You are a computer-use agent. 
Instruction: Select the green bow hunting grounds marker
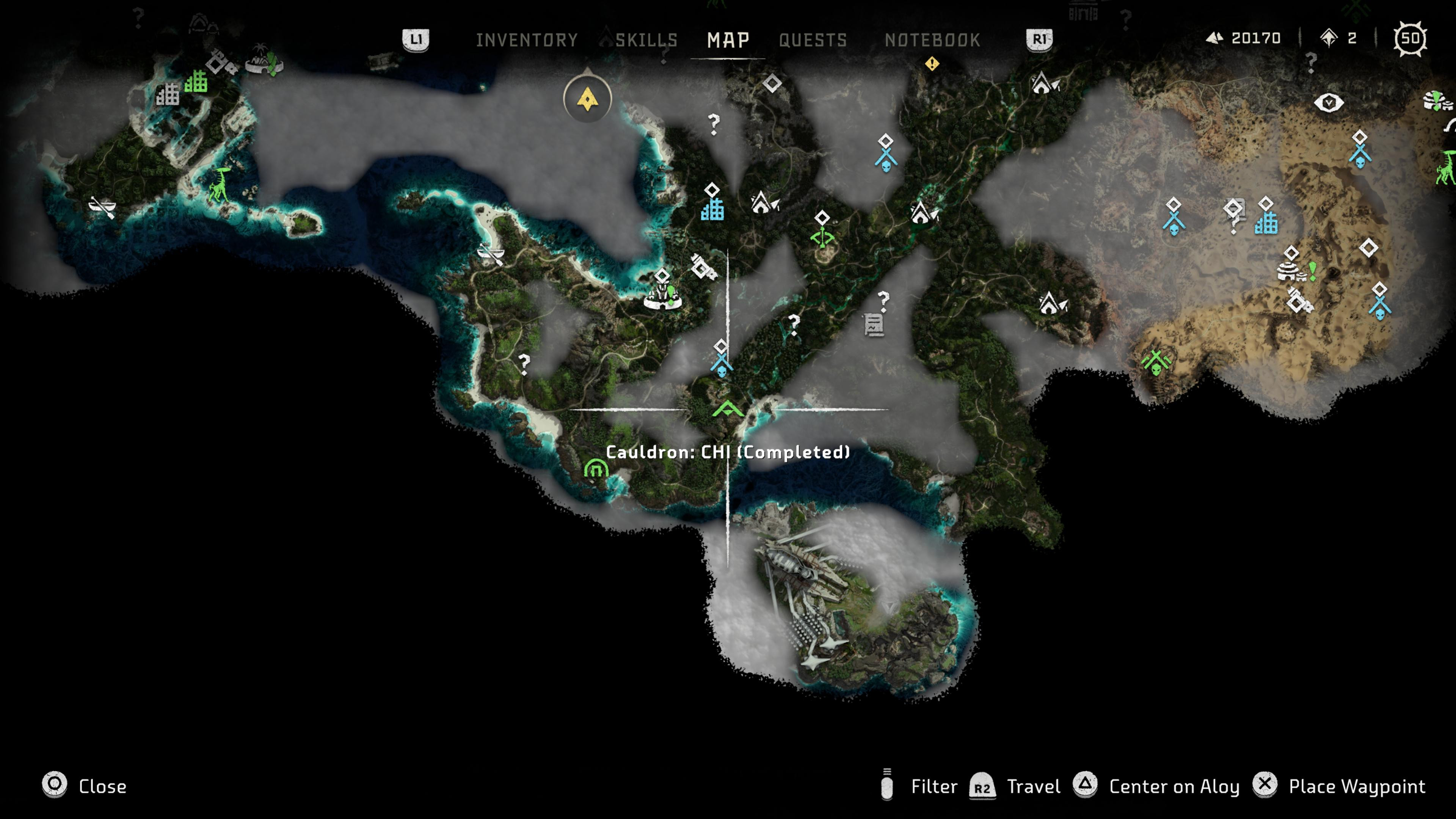point(822,237)
